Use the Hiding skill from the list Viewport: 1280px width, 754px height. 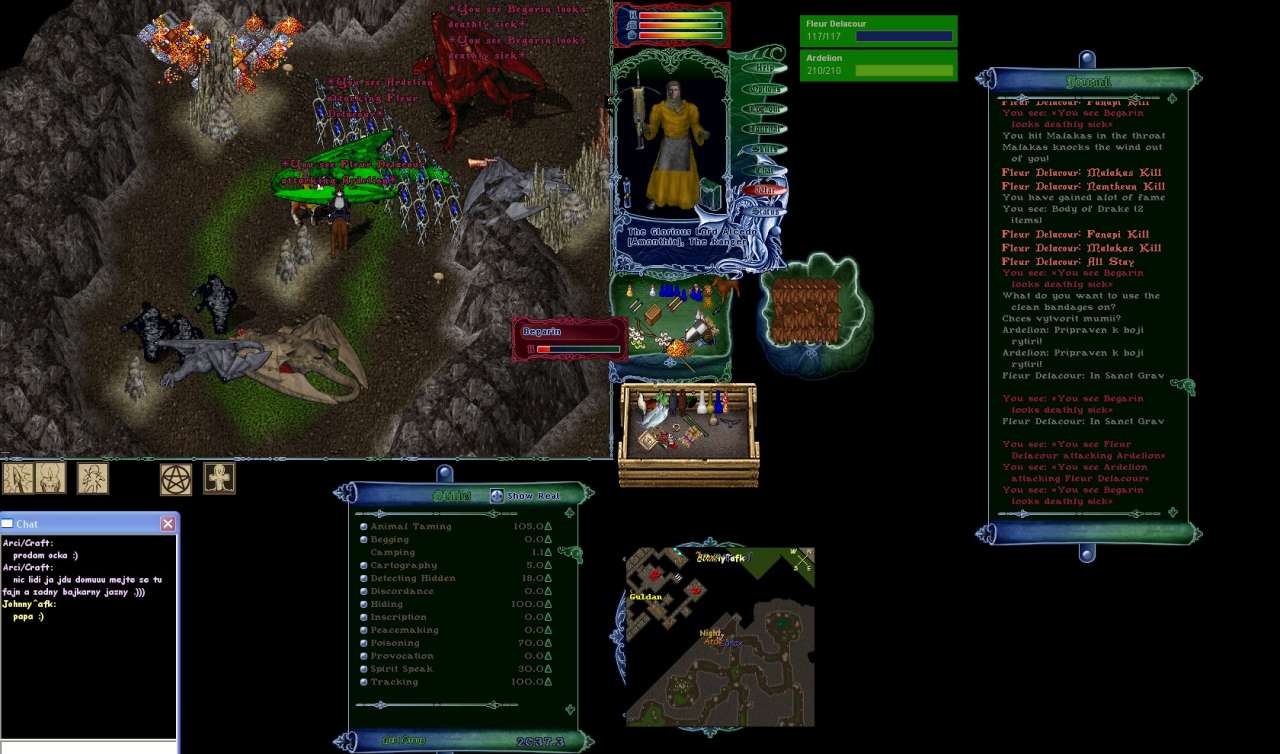(386, 605)
